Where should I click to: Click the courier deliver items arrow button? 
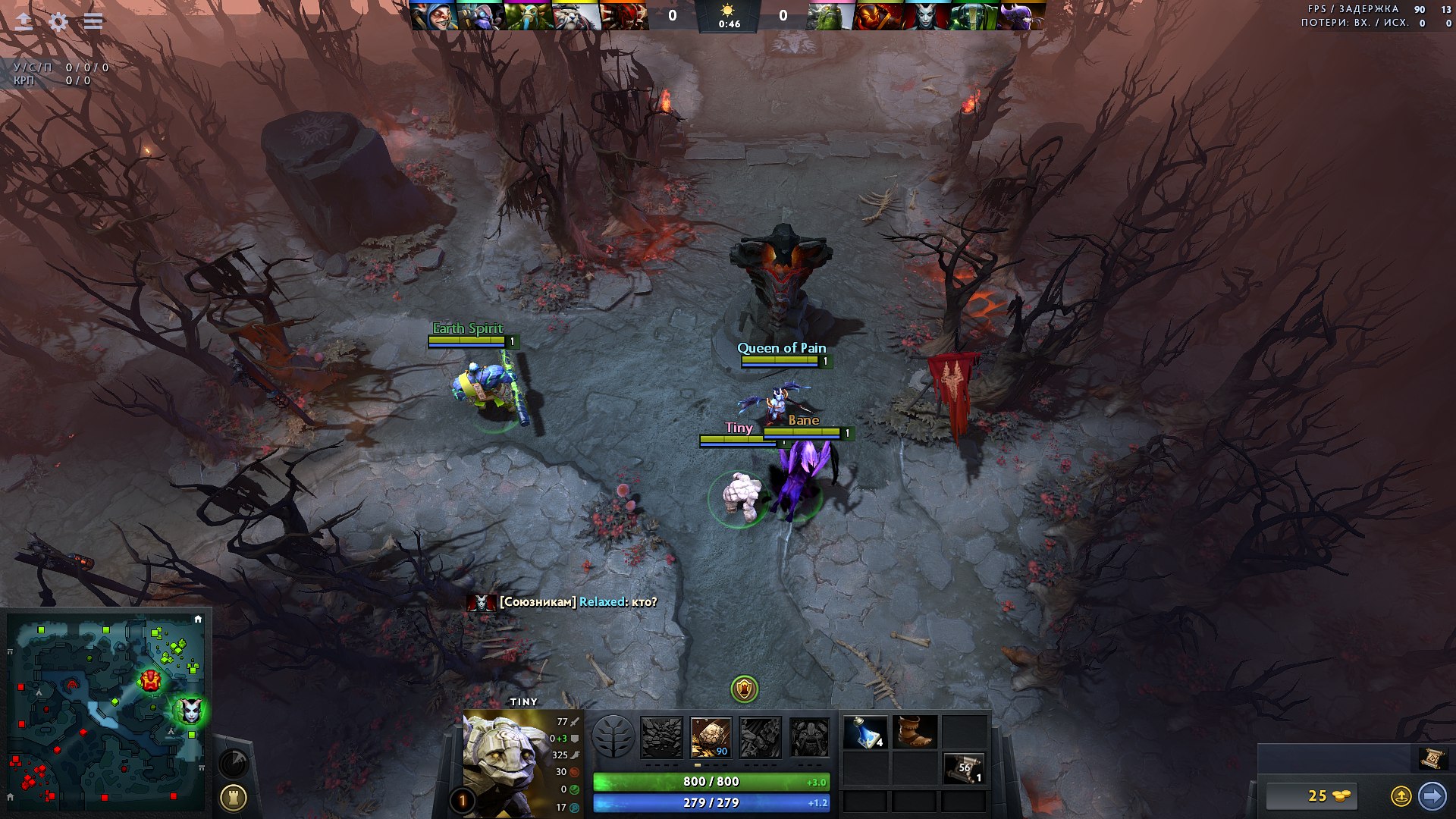[x=1432, y=795]
